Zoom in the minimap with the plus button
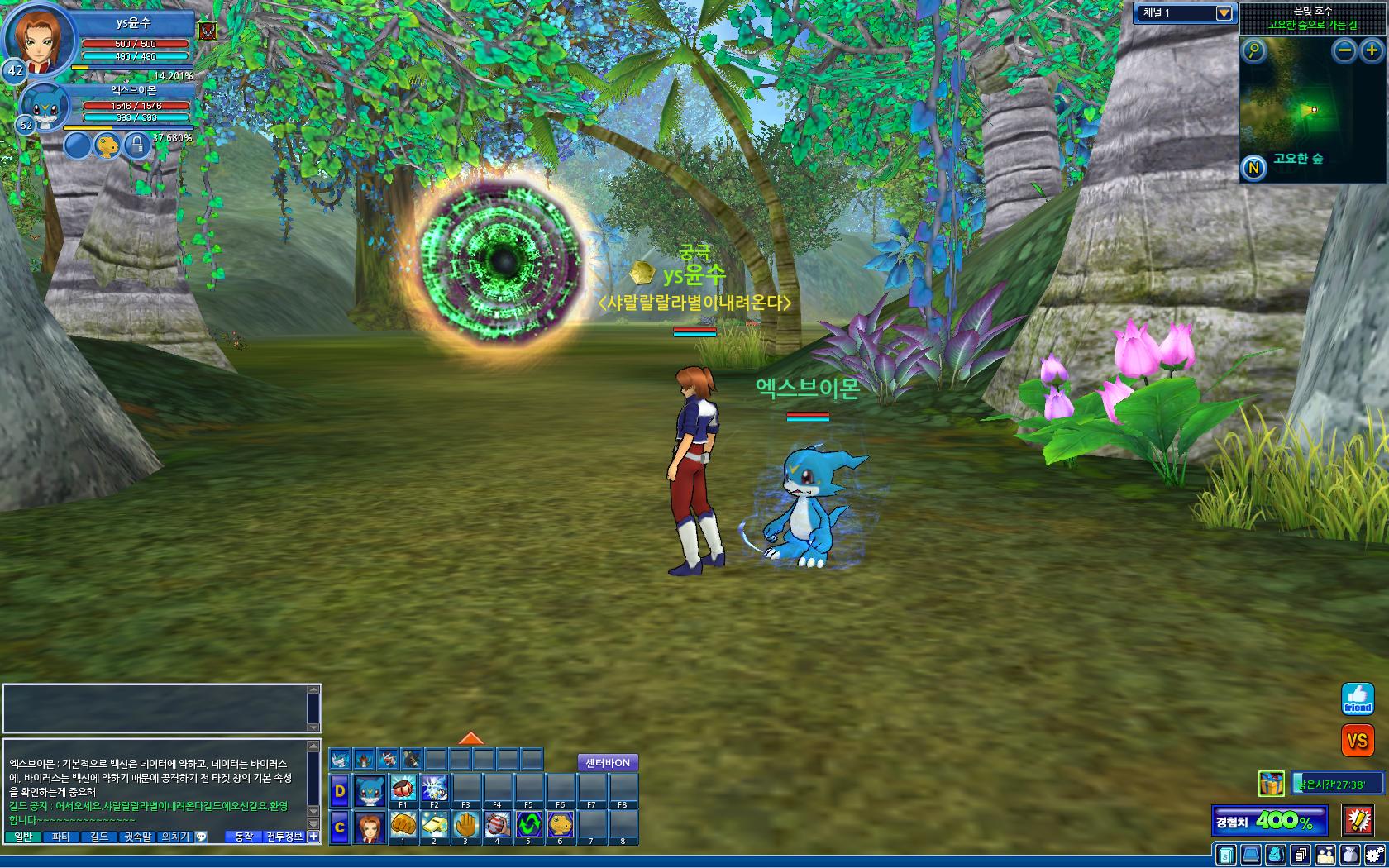The image size is (1389, 868). 1372,50
